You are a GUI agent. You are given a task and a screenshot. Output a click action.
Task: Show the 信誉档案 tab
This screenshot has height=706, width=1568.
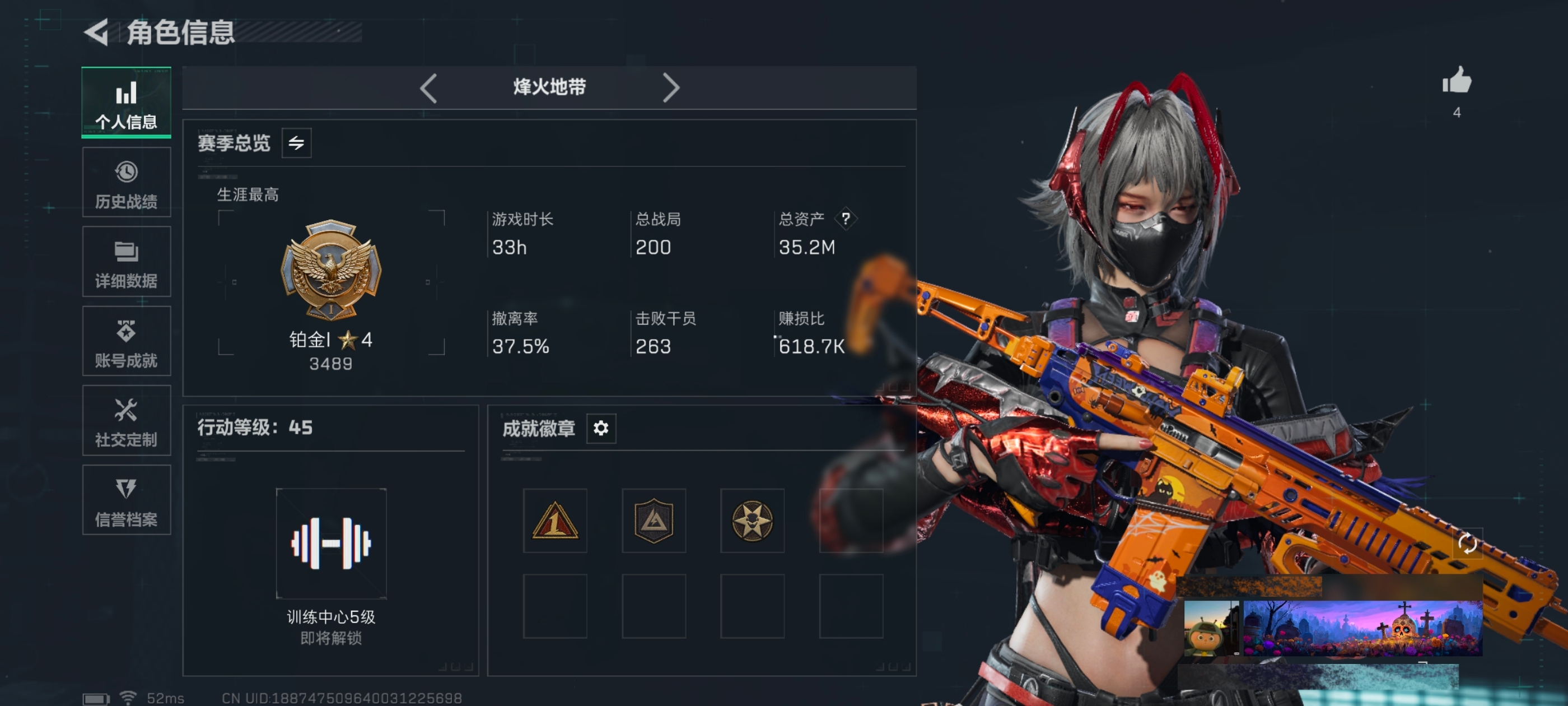[126, 500]
